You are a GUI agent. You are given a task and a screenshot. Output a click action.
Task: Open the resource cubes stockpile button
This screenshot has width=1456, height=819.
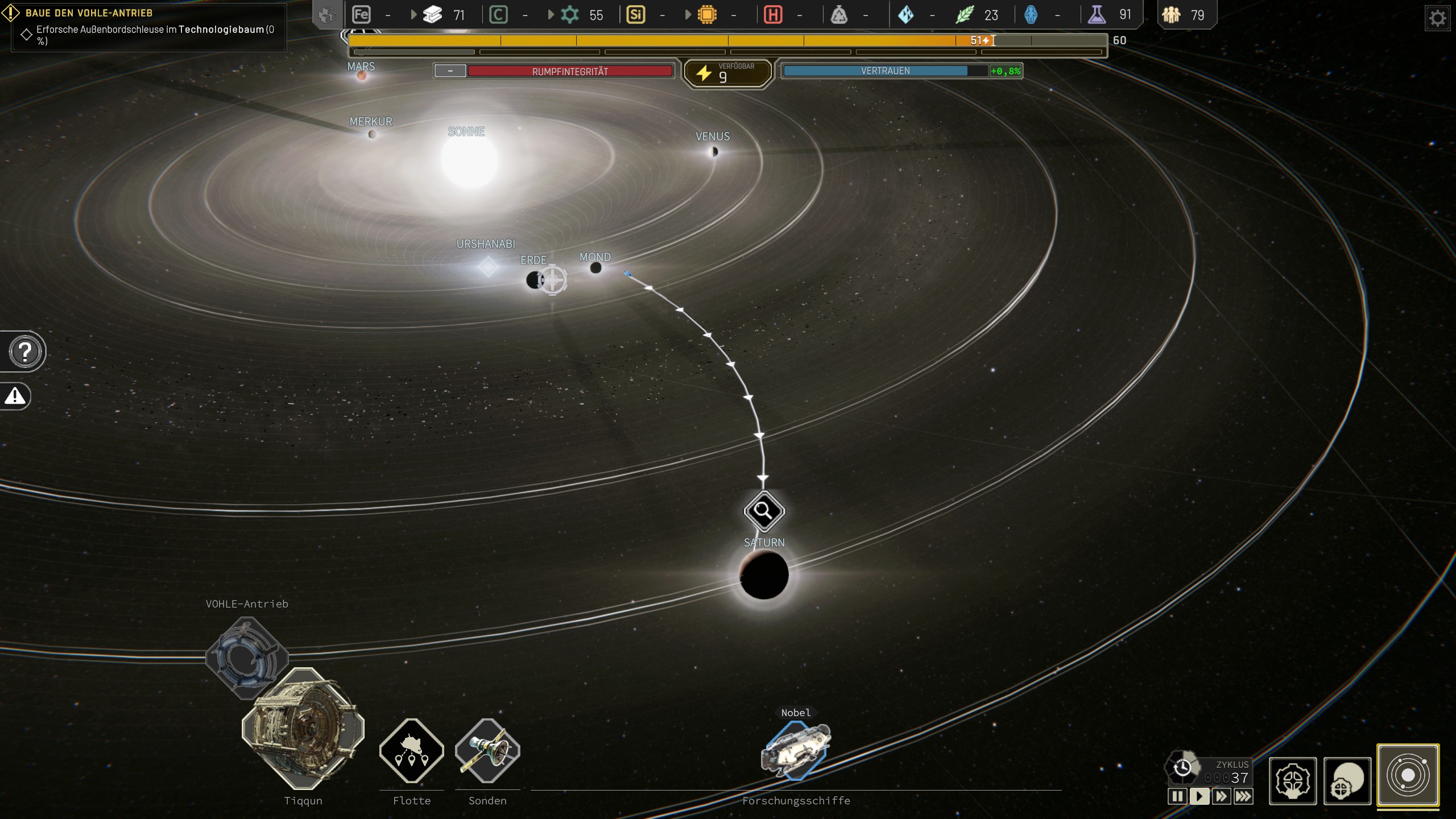tap(328, 15)
